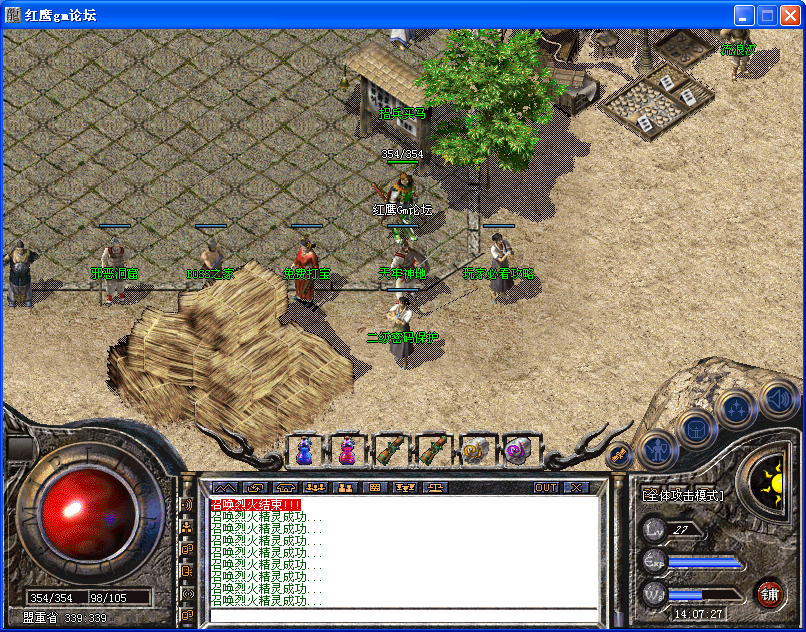Open the character status round button
Viewport: 806px width, 632px height.
[658, 449]
